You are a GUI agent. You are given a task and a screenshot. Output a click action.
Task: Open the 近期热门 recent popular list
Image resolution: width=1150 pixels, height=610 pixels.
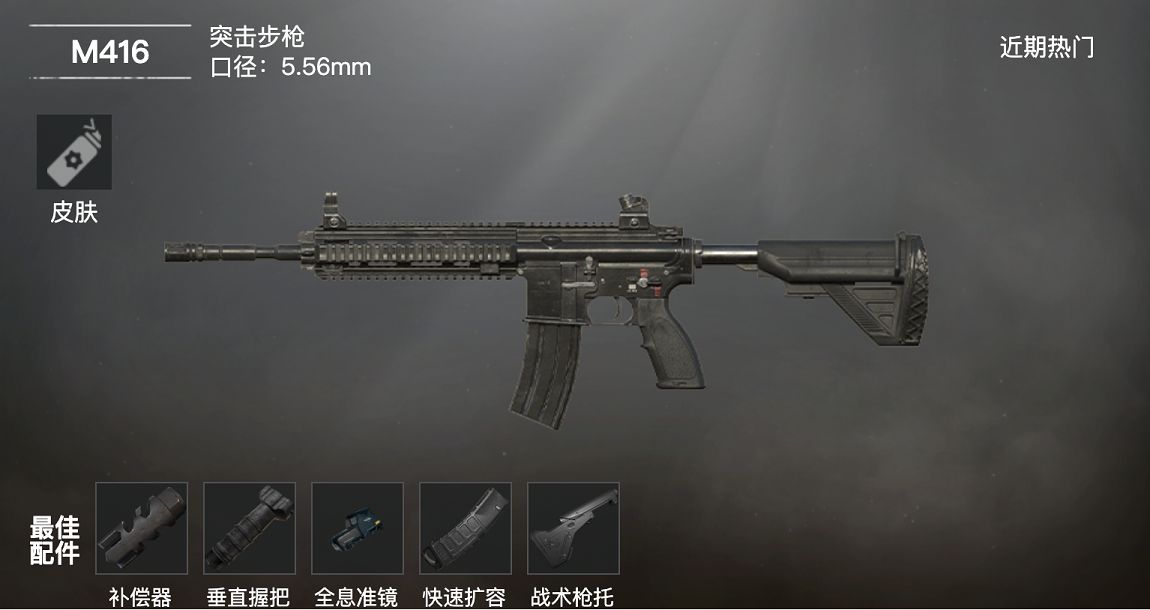(1046, 47)
